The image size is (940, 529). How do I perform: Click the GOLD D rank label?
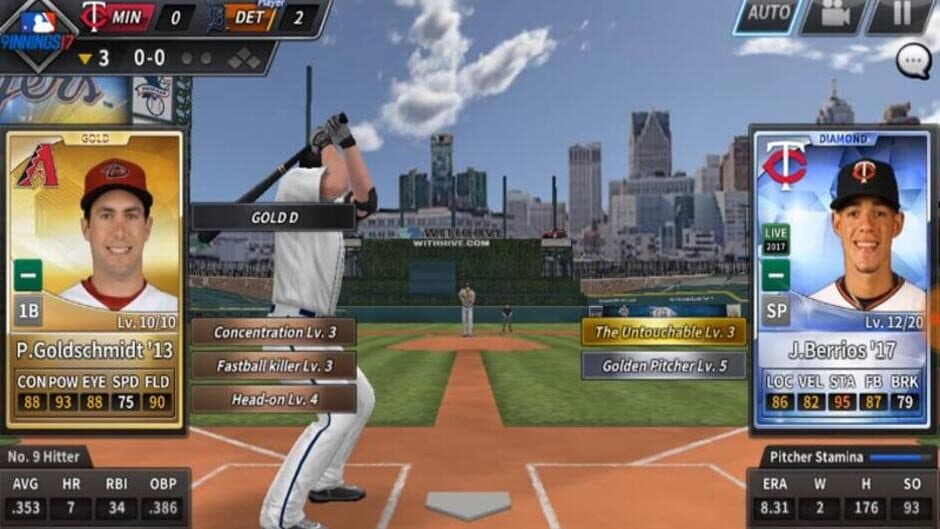pos(272,217)
